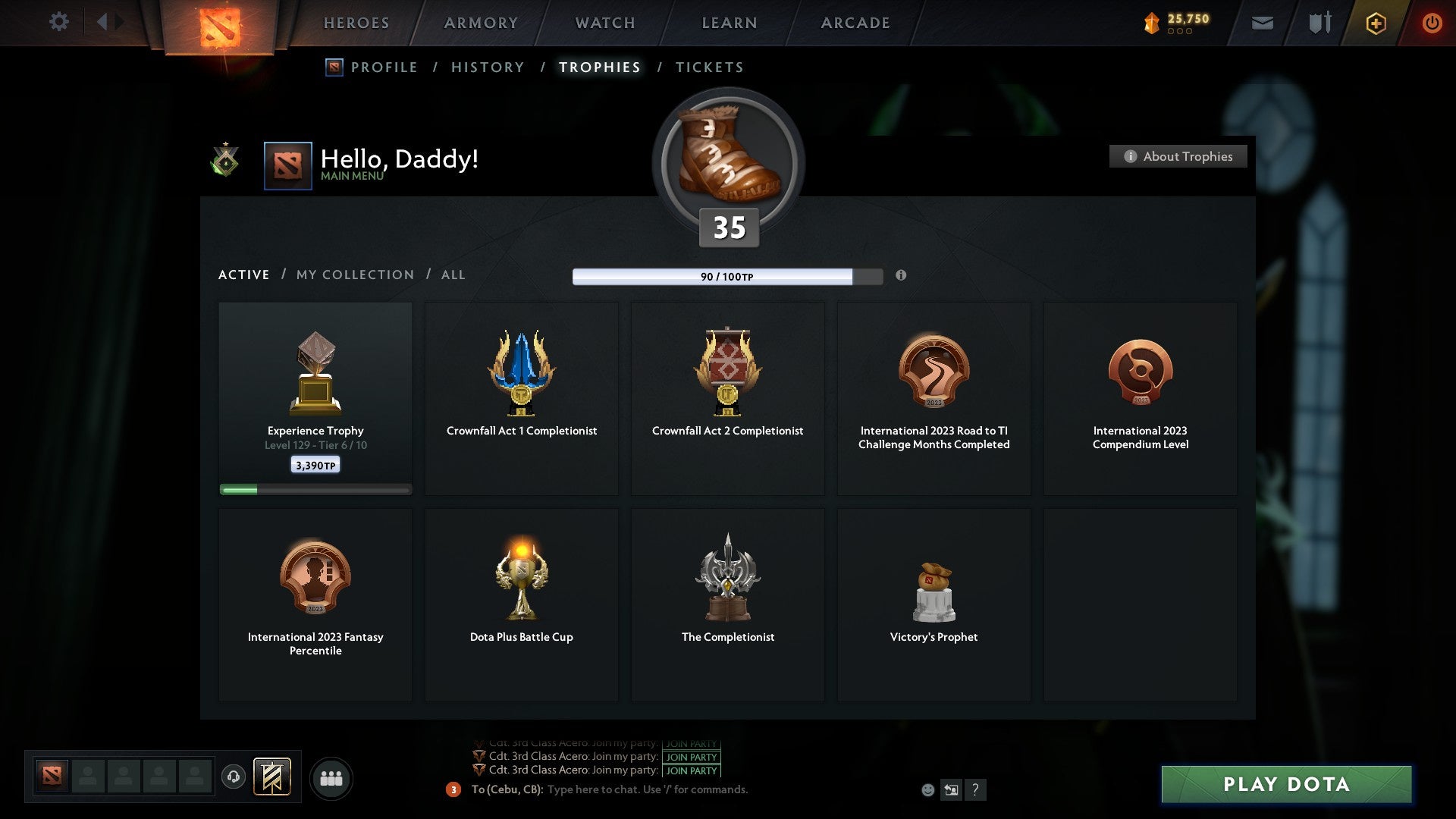Click the settings gear icon
This screenshot has width=1456, height=819.
click(59, 22)
